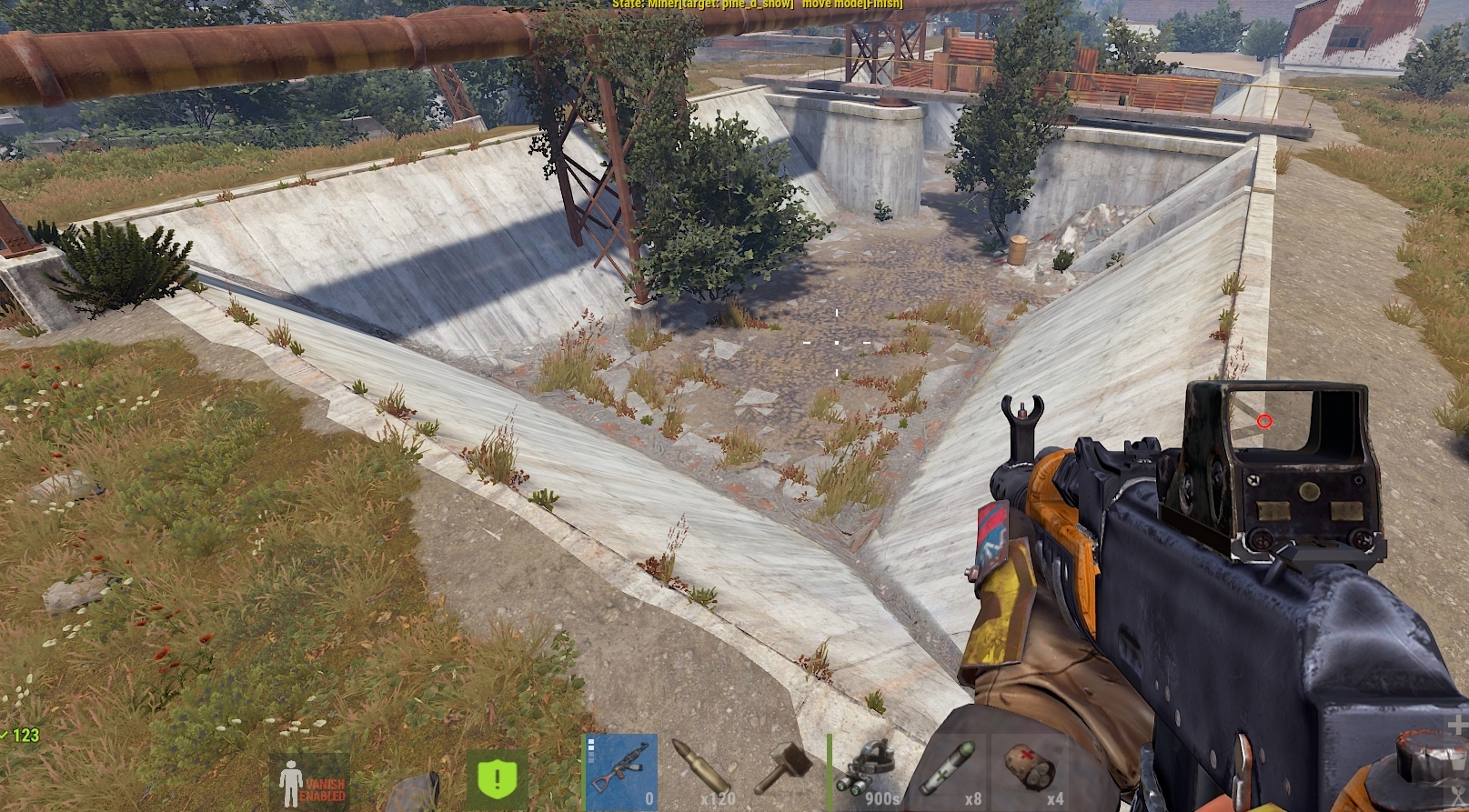Select the bandage hotbar slot
Viewport: 1469px width, 812px height.
click(1029, 772)
